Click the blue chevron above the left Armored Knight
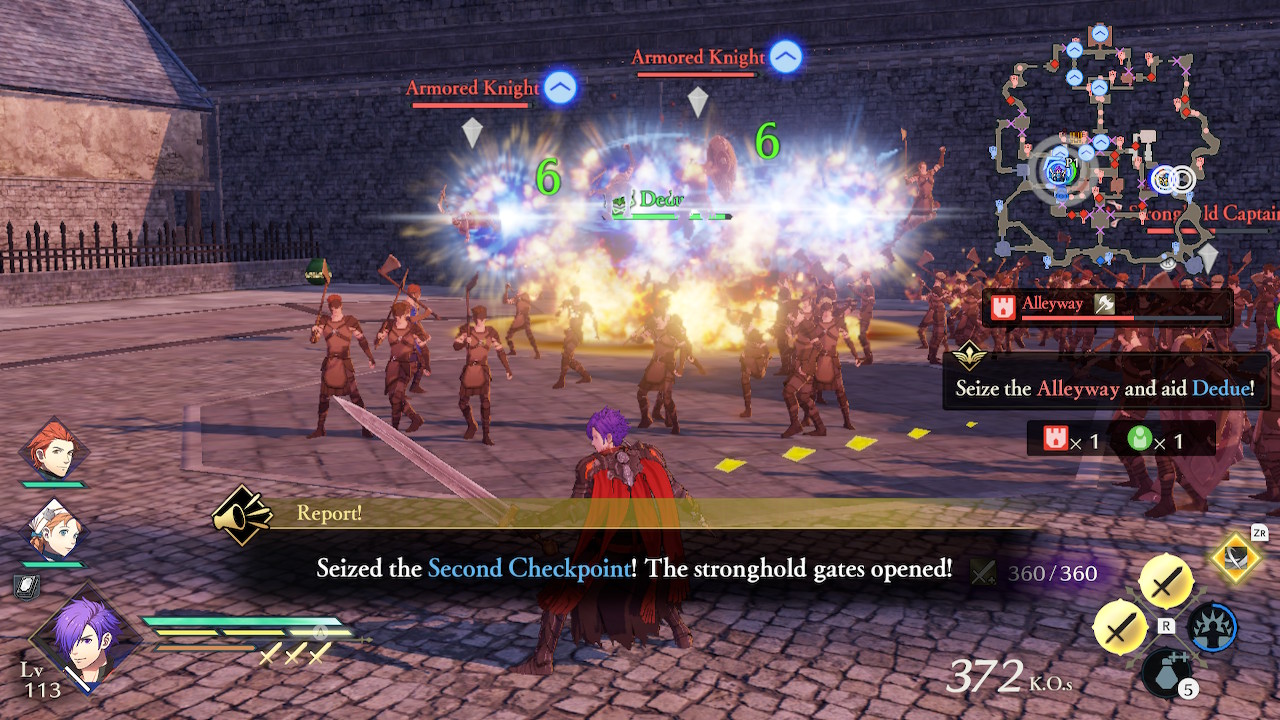 tap(560, 88)
